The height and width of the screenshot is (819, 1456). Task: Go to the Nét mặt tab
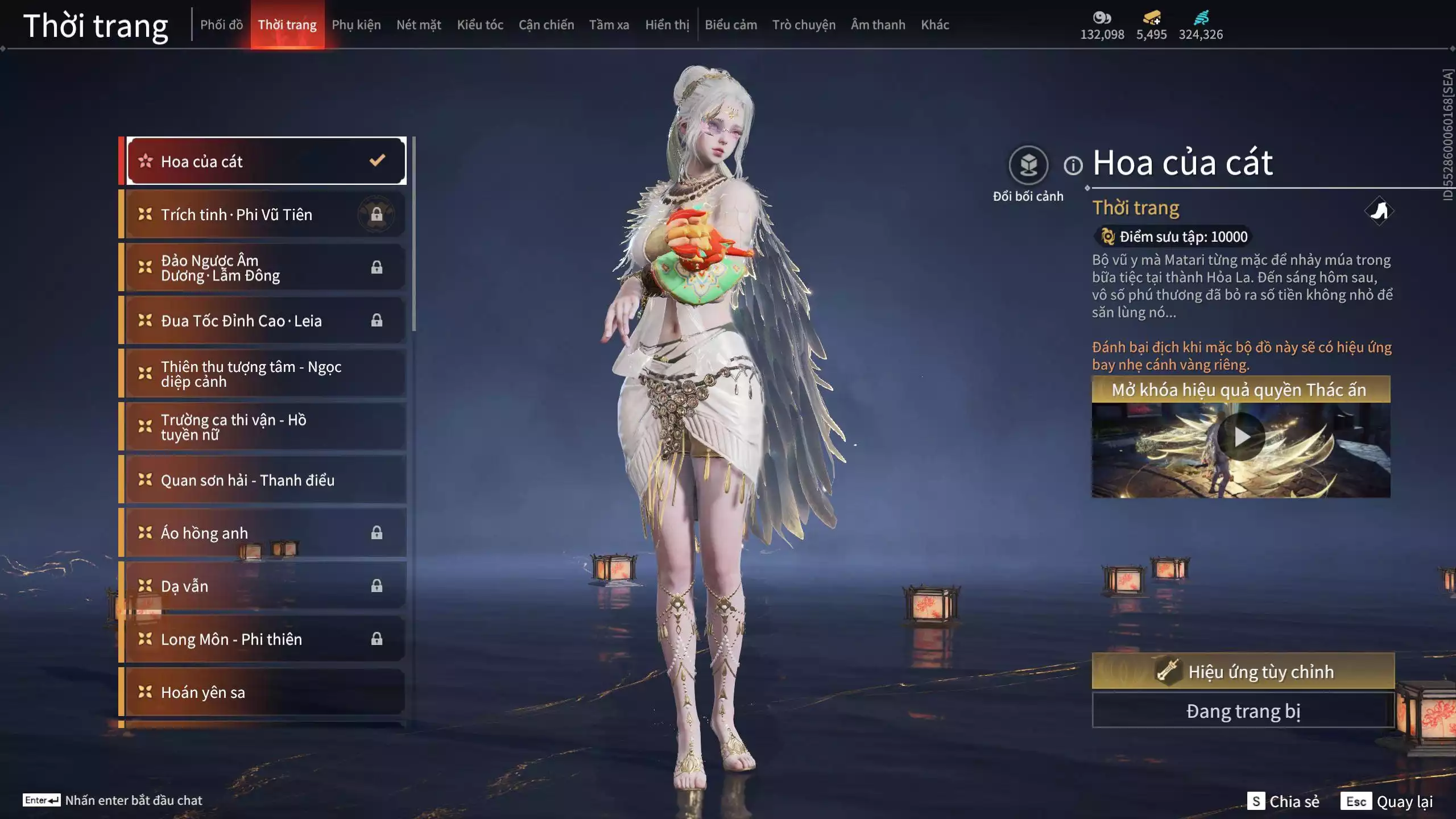click(419, 25)
